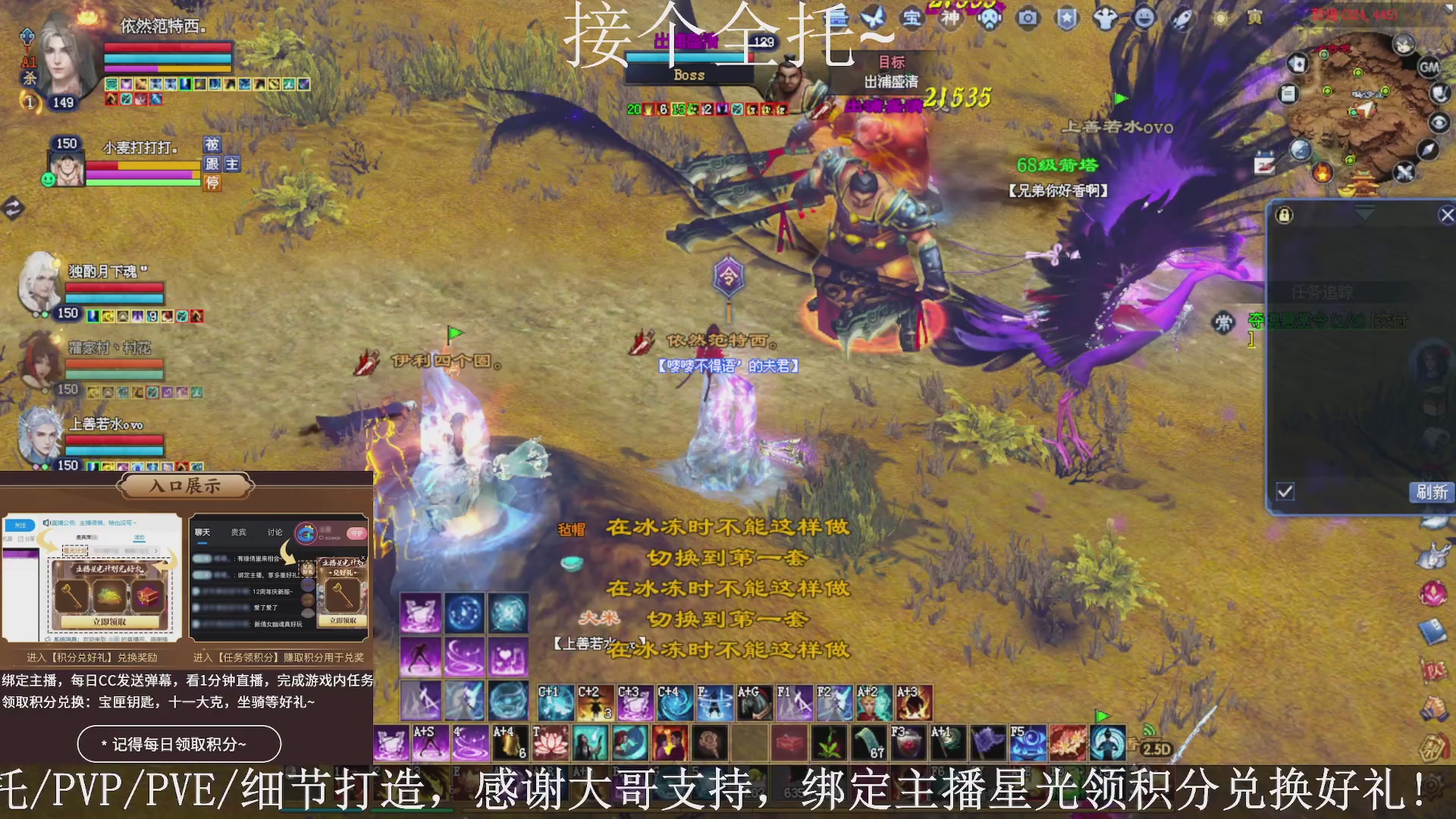Open the rocket boost feature
The image size is (1456, 819).
pos(1181,17)
